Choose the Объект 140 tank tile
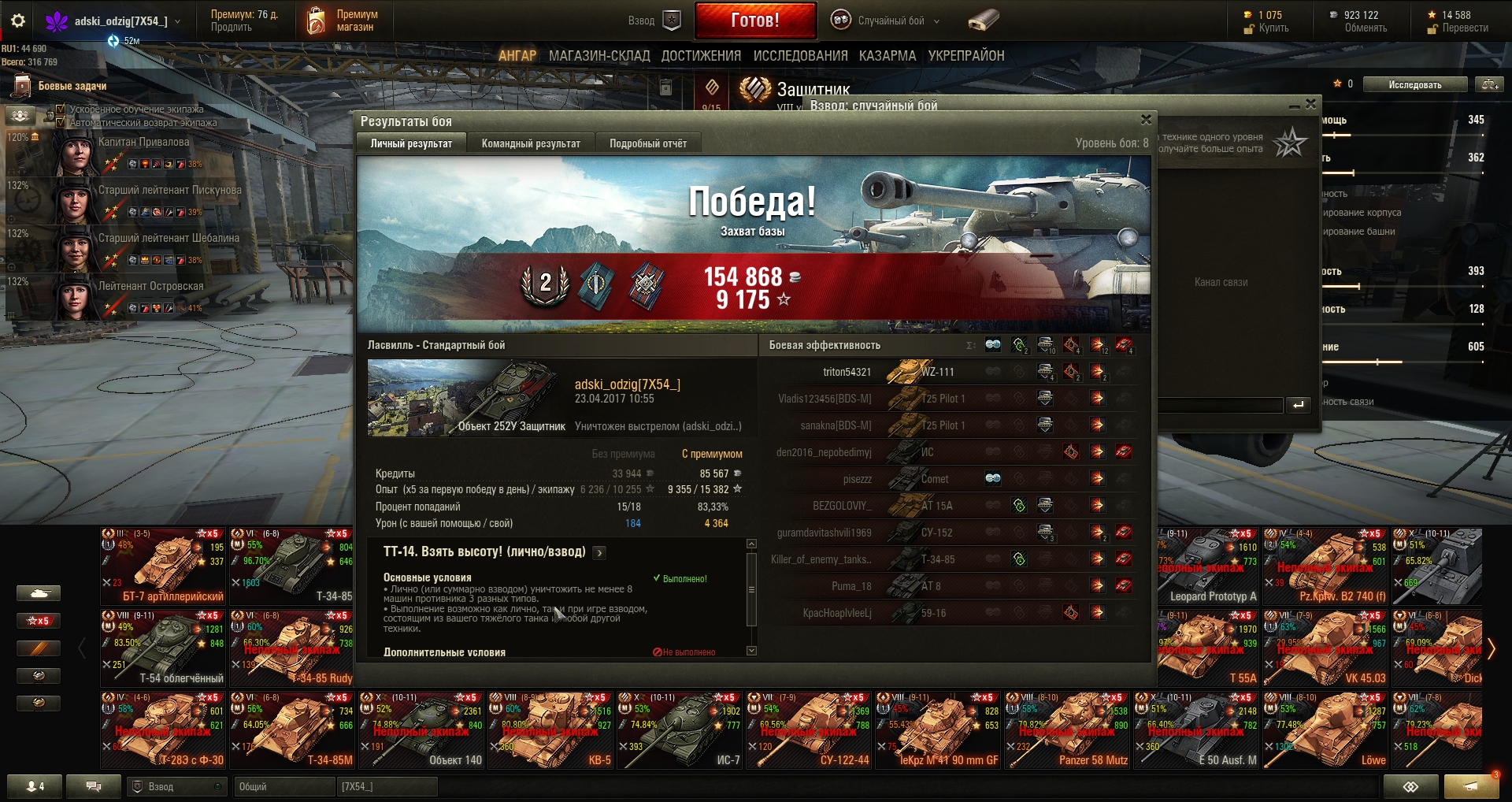 point(421,730)
